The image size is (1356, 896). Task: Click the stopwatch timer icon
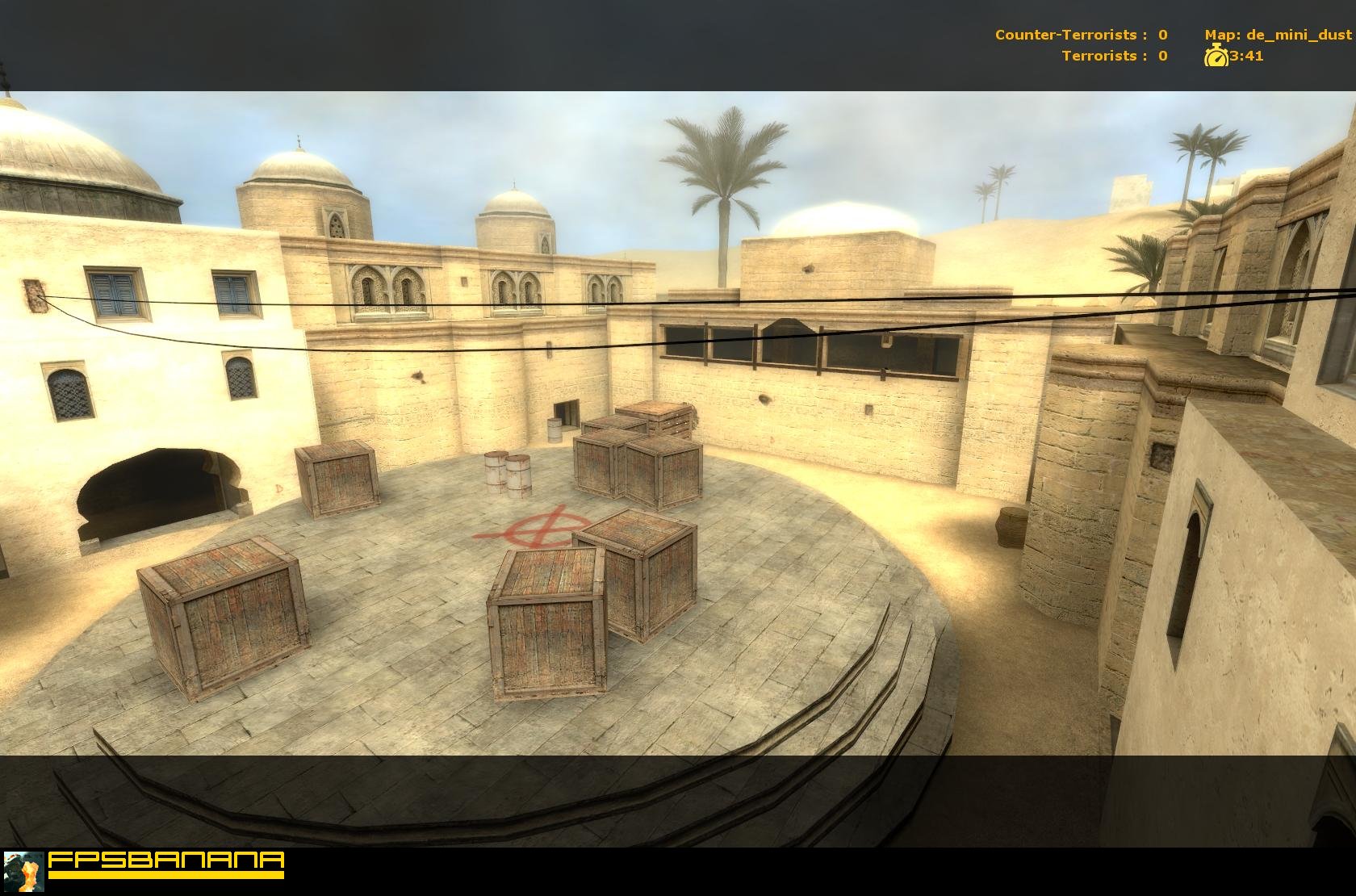[1215, 57]
